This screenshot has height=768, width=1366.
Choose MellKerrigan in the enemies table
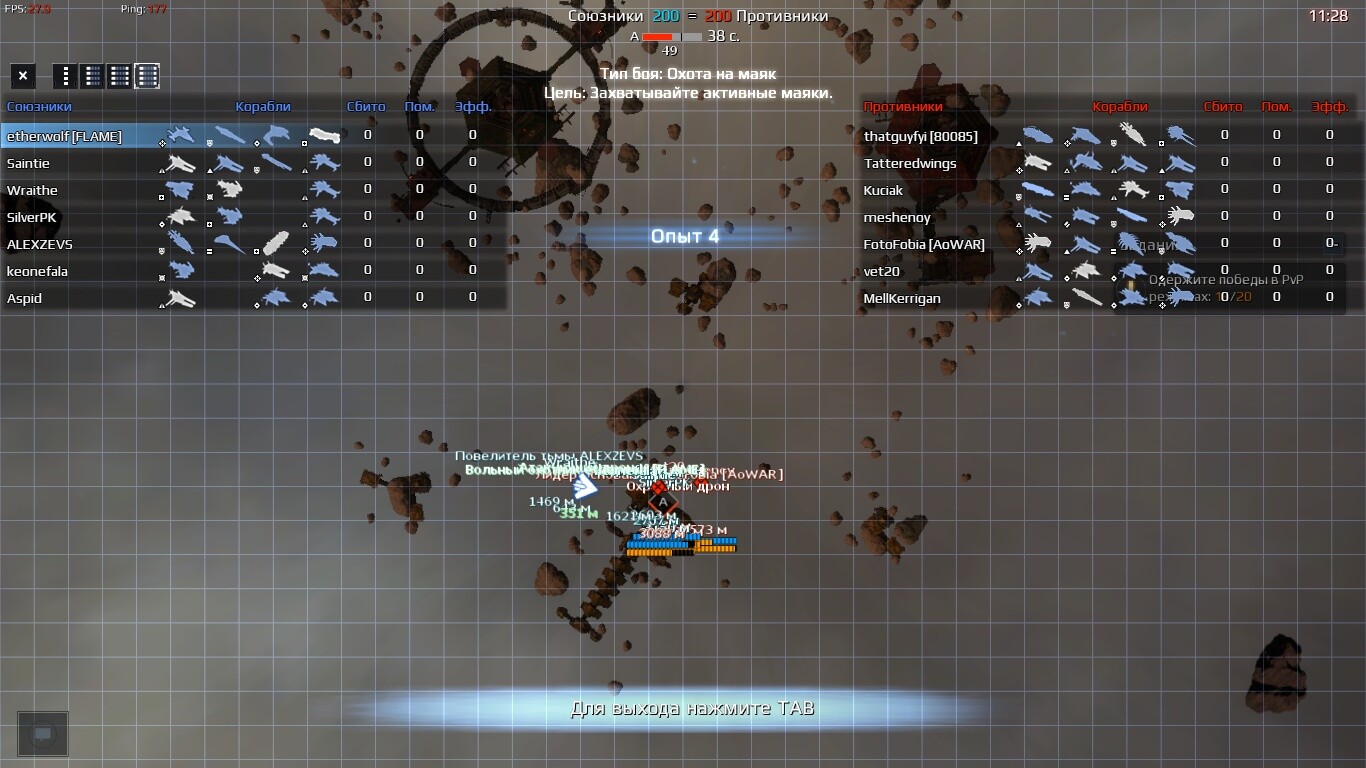(902, 298)
